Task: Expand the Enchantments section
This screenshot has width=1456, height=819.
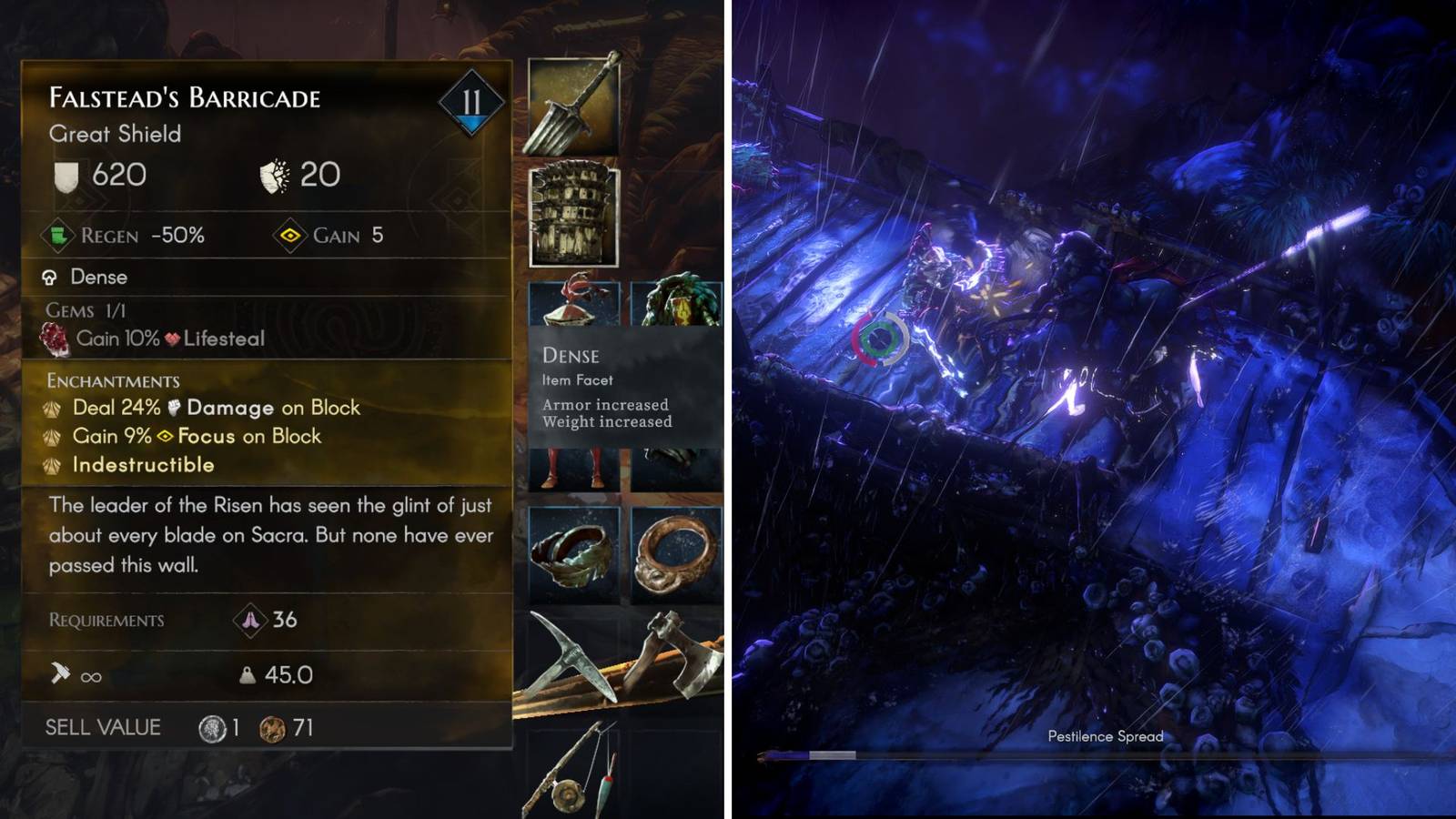Action: [113, 380]
